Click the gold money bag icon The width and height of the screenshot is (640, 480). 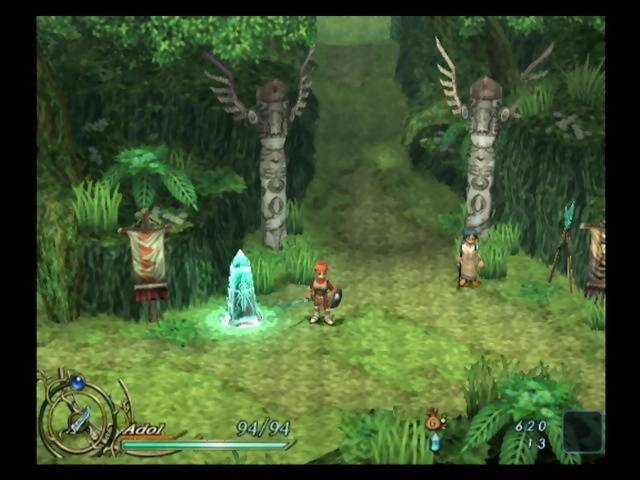tap(434, 420)
